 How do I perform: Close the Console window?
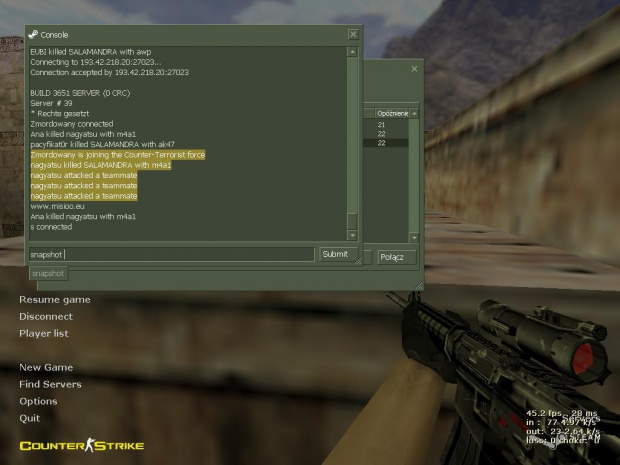pyautogui.click(x=353, y=34)
